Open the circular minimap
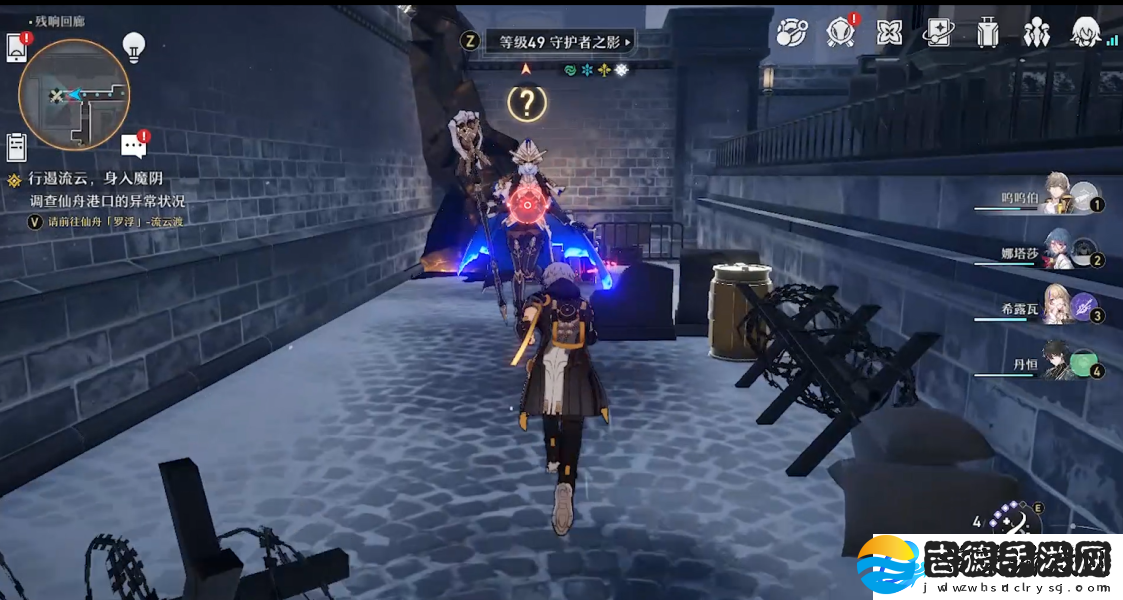The height and width of the screenshot is (600, 1123). coord(74,95)
